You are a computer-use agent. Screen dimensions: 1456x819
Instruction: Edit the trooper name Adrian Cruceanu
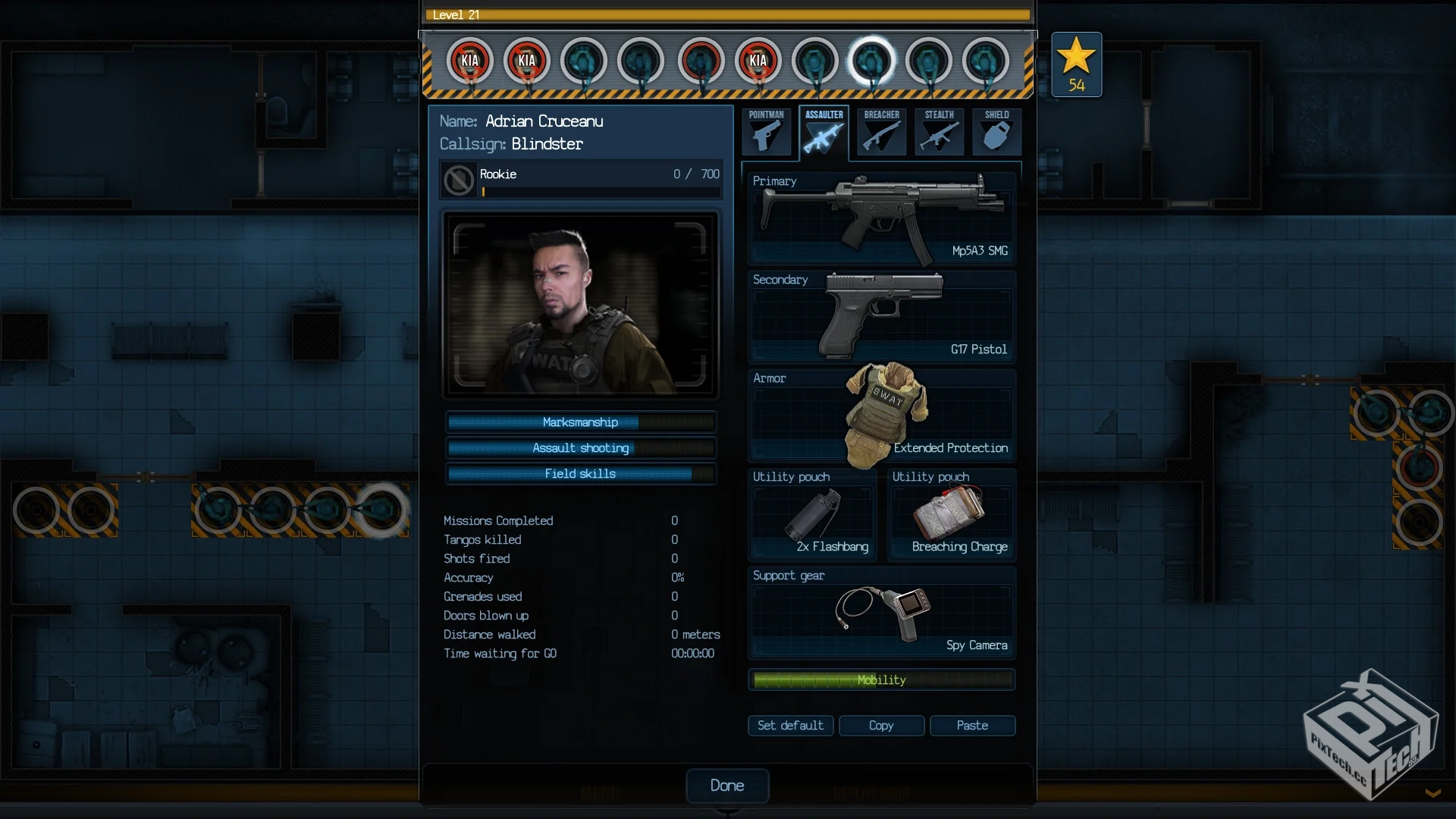coord(544,121)
